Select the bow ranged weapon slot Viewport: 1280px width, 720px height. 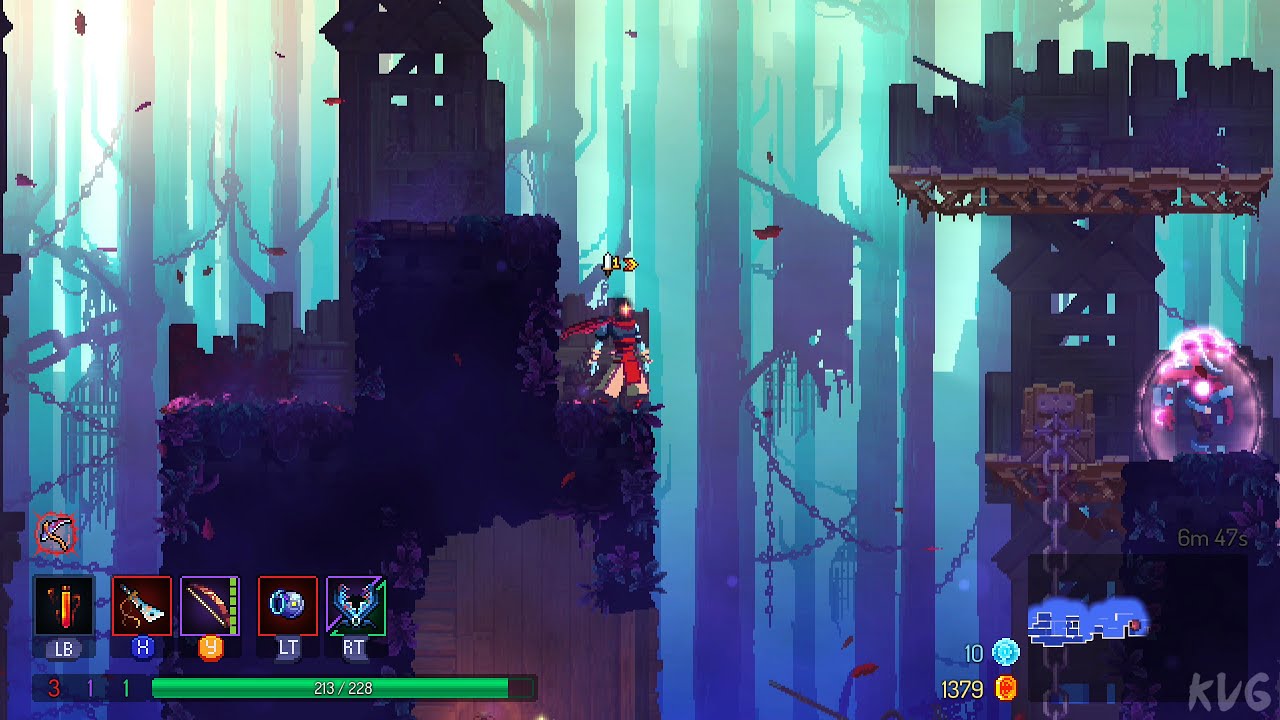[210, 606]
